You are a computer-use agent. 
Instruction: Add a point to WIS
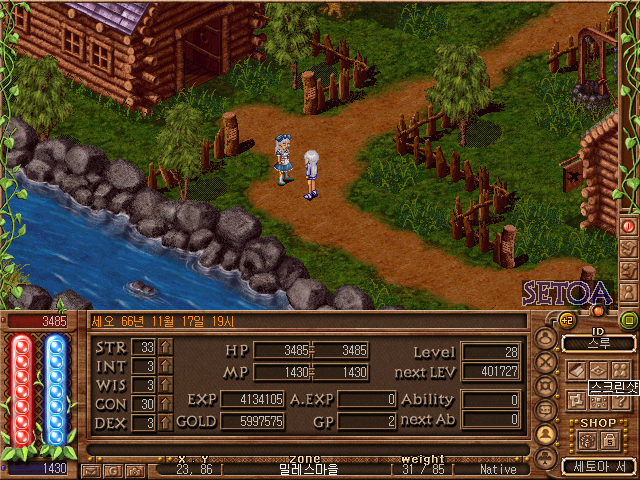166,384
